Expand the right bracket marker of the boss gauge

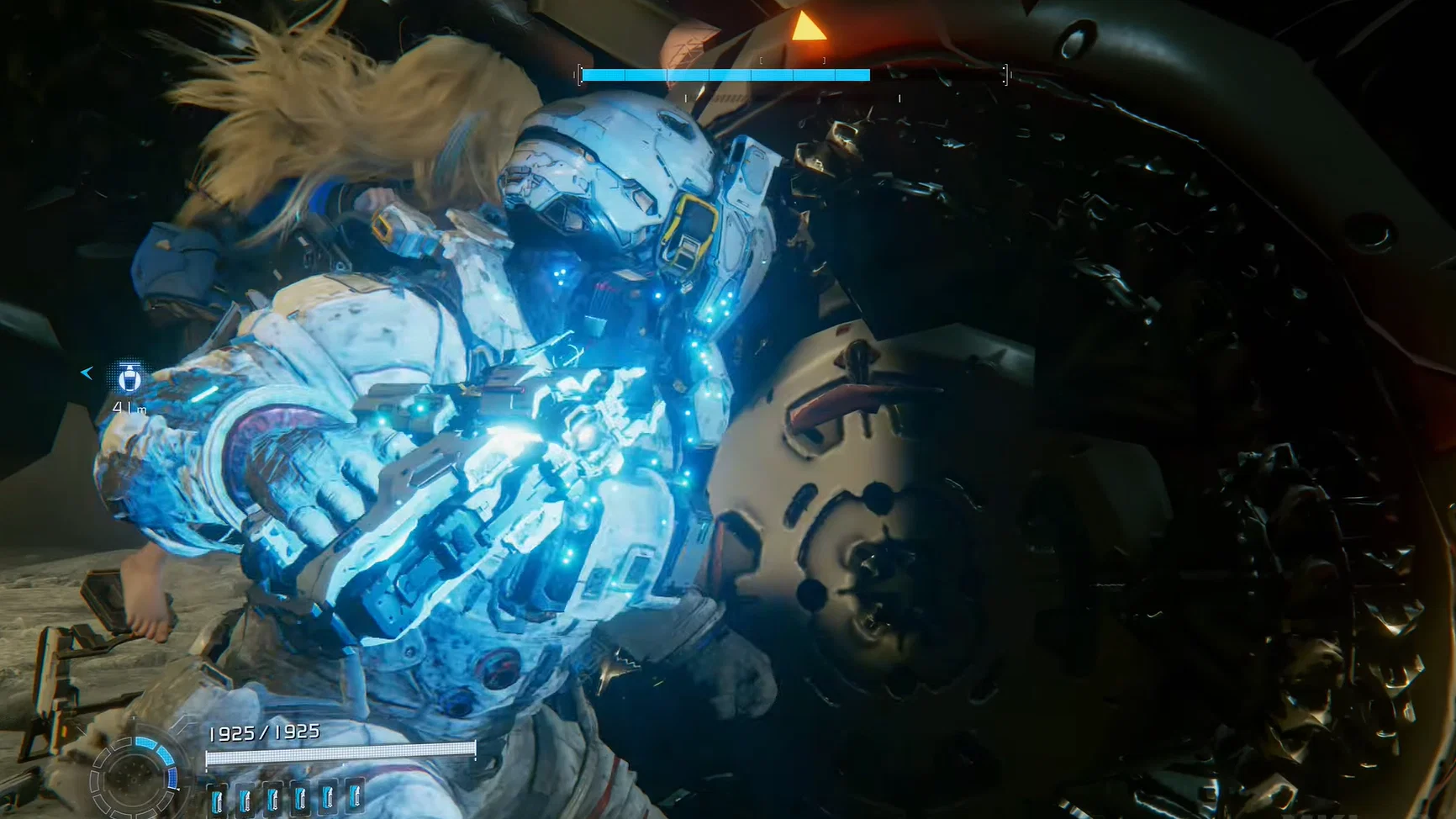pos(1005,75)
